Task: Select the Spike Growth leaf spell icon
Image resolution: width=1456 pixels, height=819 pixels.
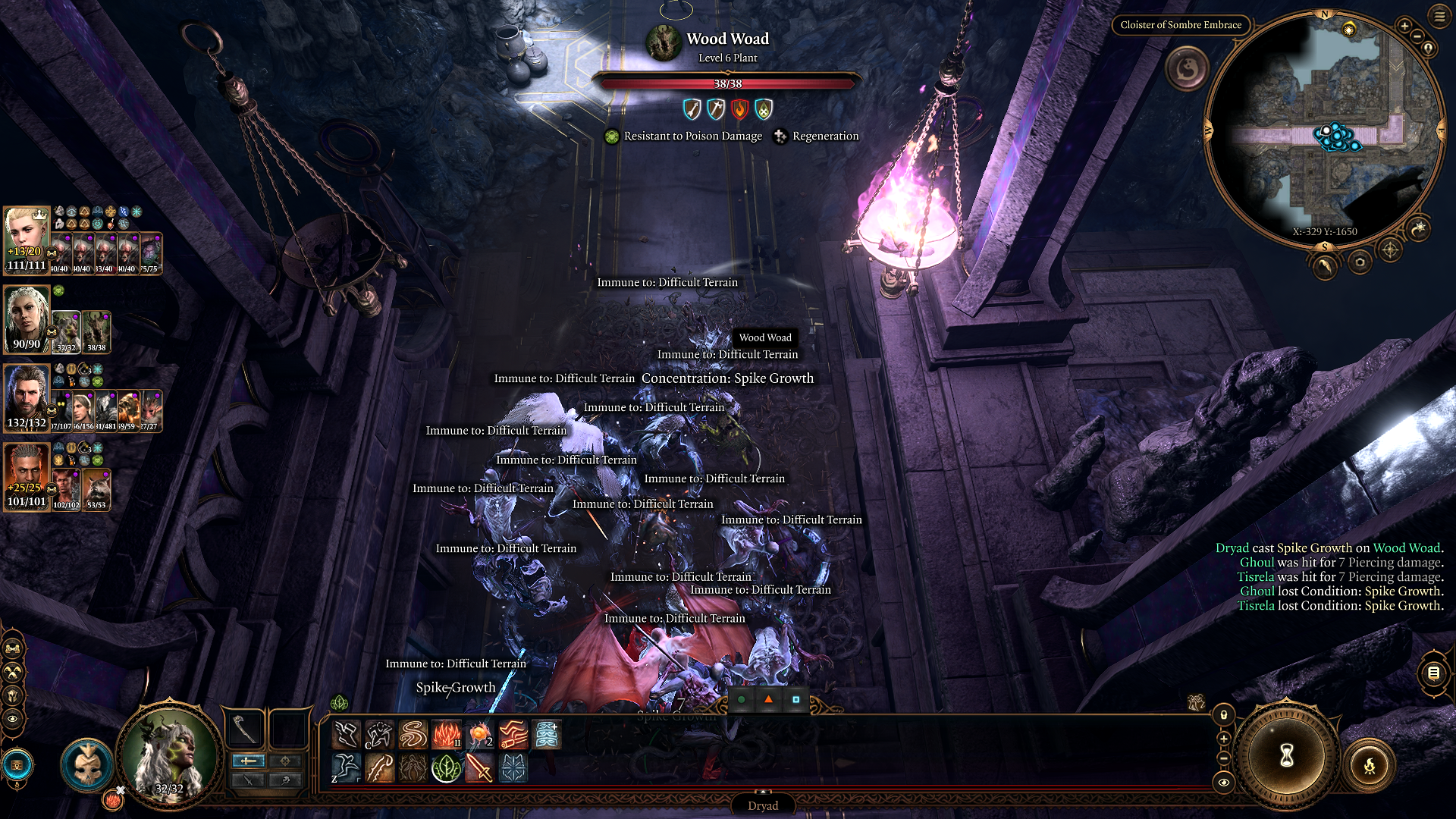Action: (446, 768)
